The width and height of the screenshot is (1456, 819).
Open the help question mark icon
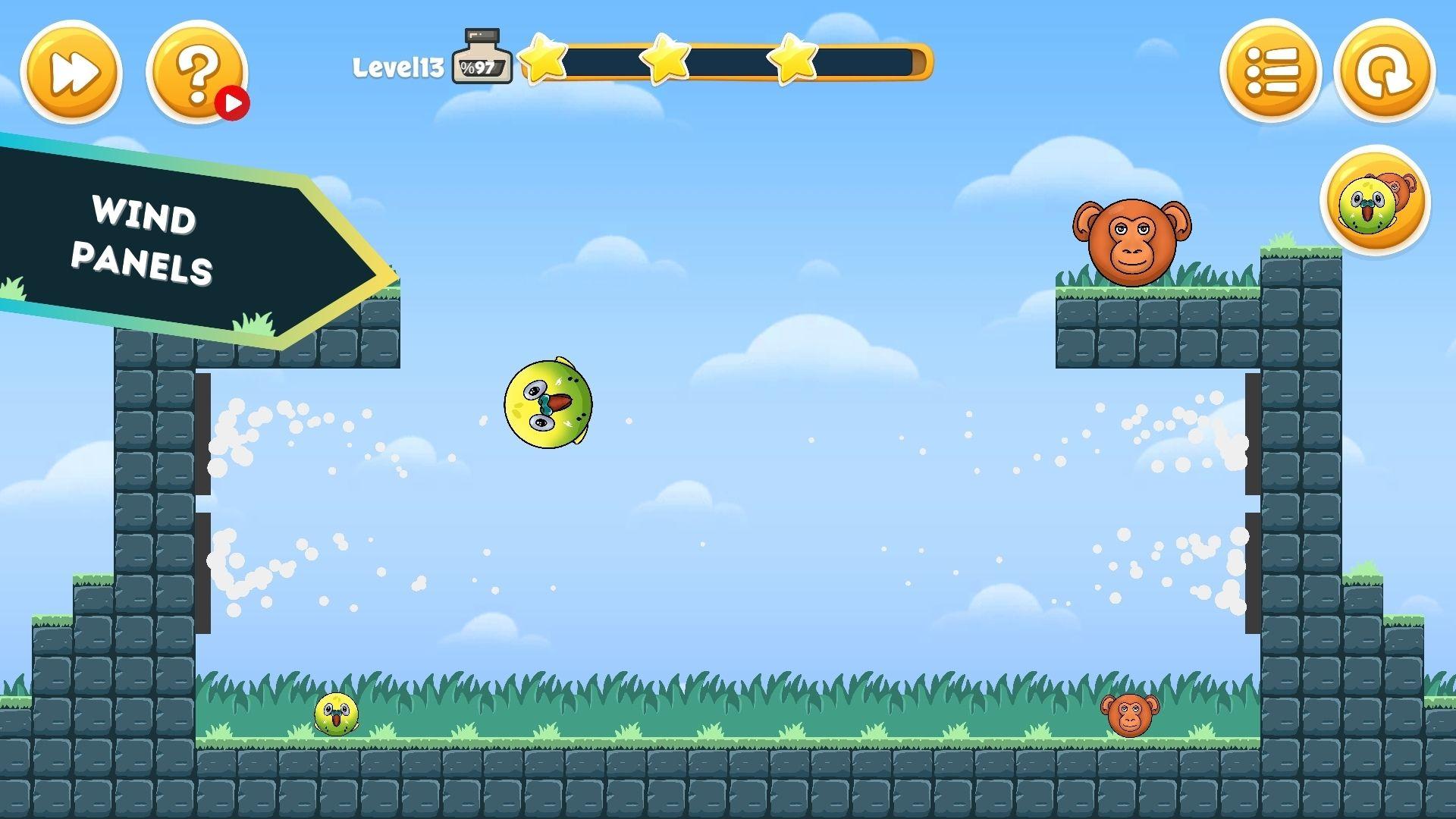click(196, 72)
